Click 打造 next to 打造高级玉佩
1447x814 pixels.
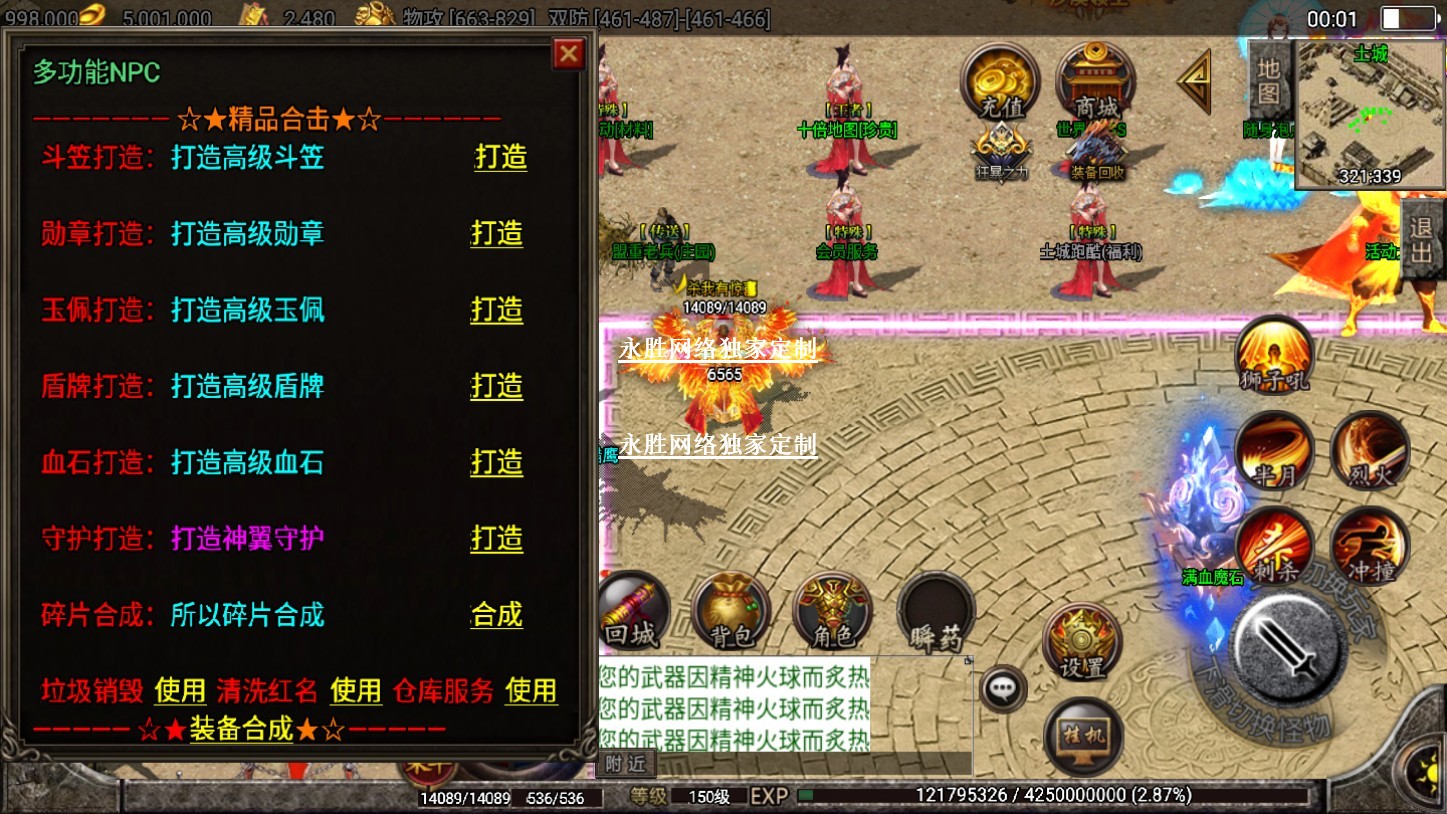(x=497, y=309)
